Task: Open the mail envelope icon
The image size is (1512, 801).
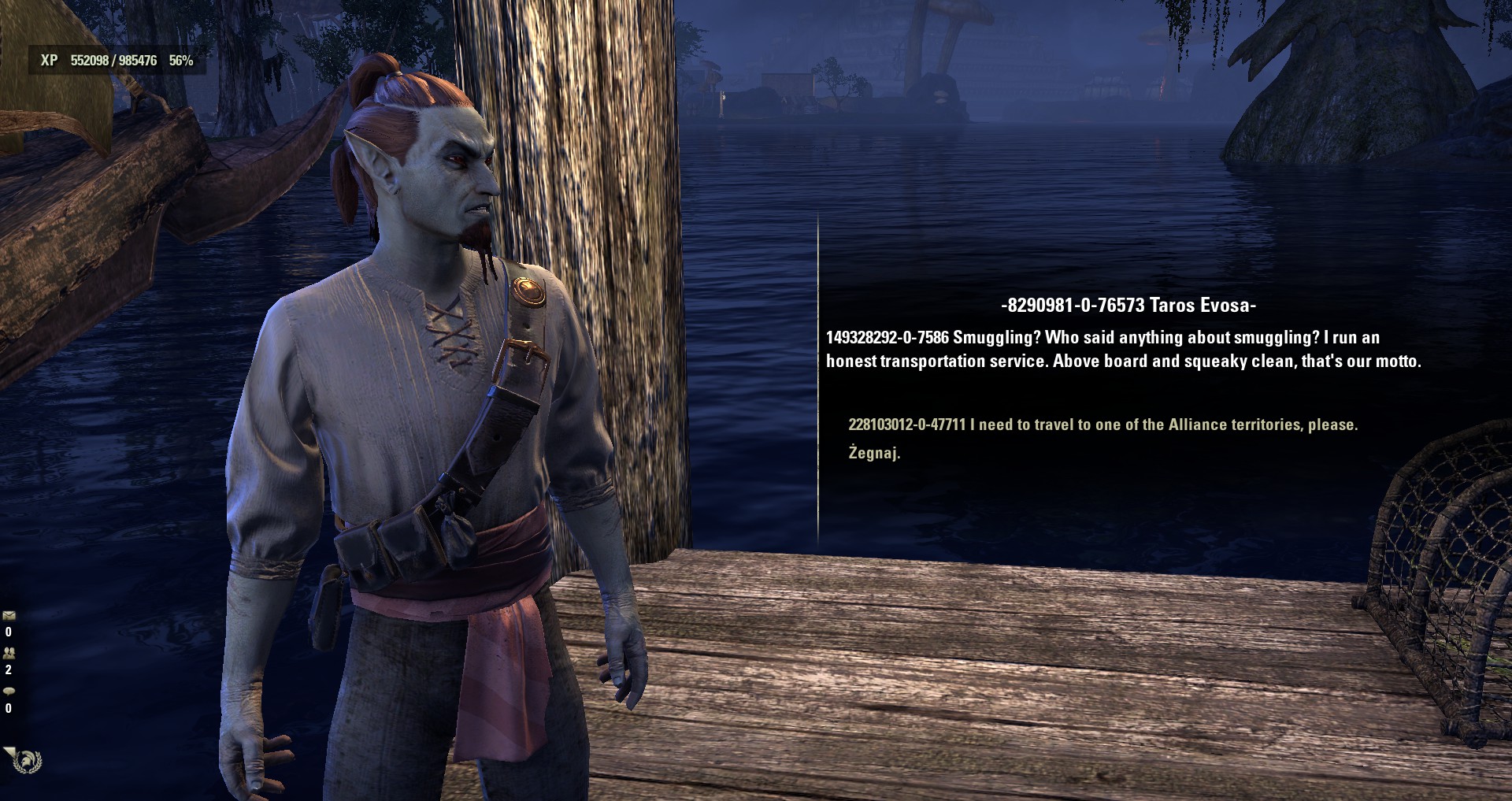Action: point(9,615)
